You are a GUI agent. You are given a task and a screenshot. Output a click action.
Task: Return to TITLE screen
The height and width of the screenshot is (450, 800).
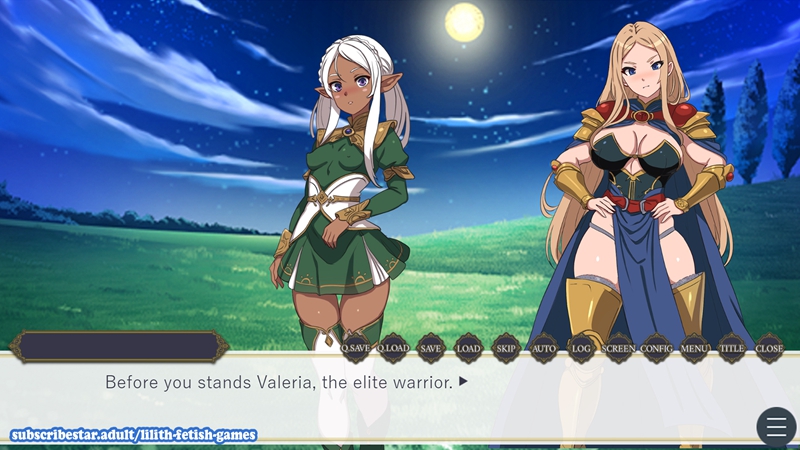click(732, 348)
